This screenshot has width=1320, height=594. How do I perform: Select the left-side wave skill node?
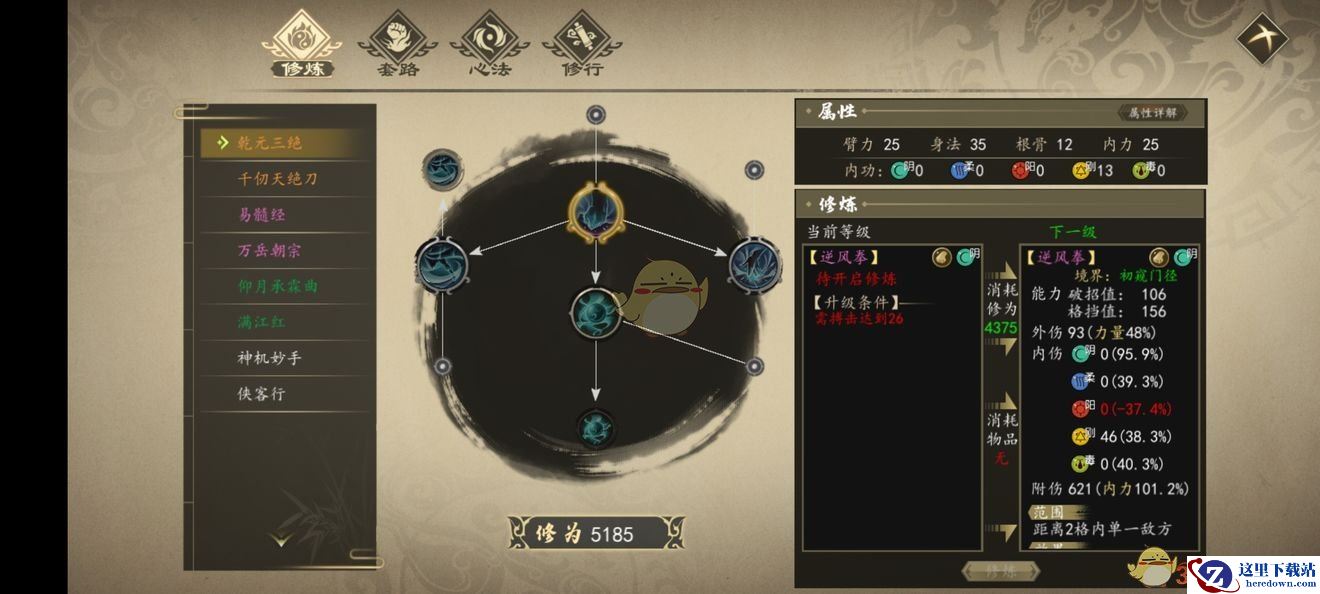tap(441, 265)
